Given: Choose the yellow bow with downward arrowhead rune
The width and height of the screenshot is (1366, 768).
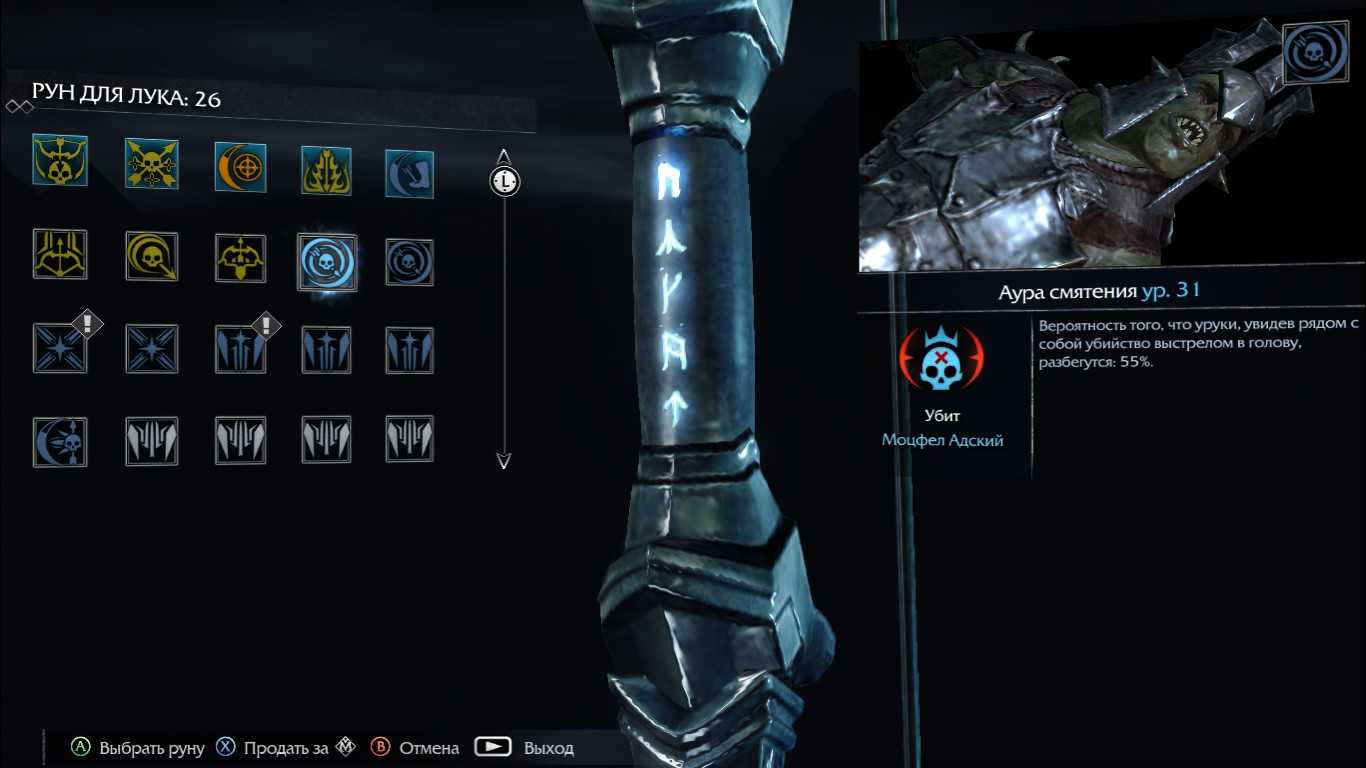Looking at the screenshot, I should 240,259.
